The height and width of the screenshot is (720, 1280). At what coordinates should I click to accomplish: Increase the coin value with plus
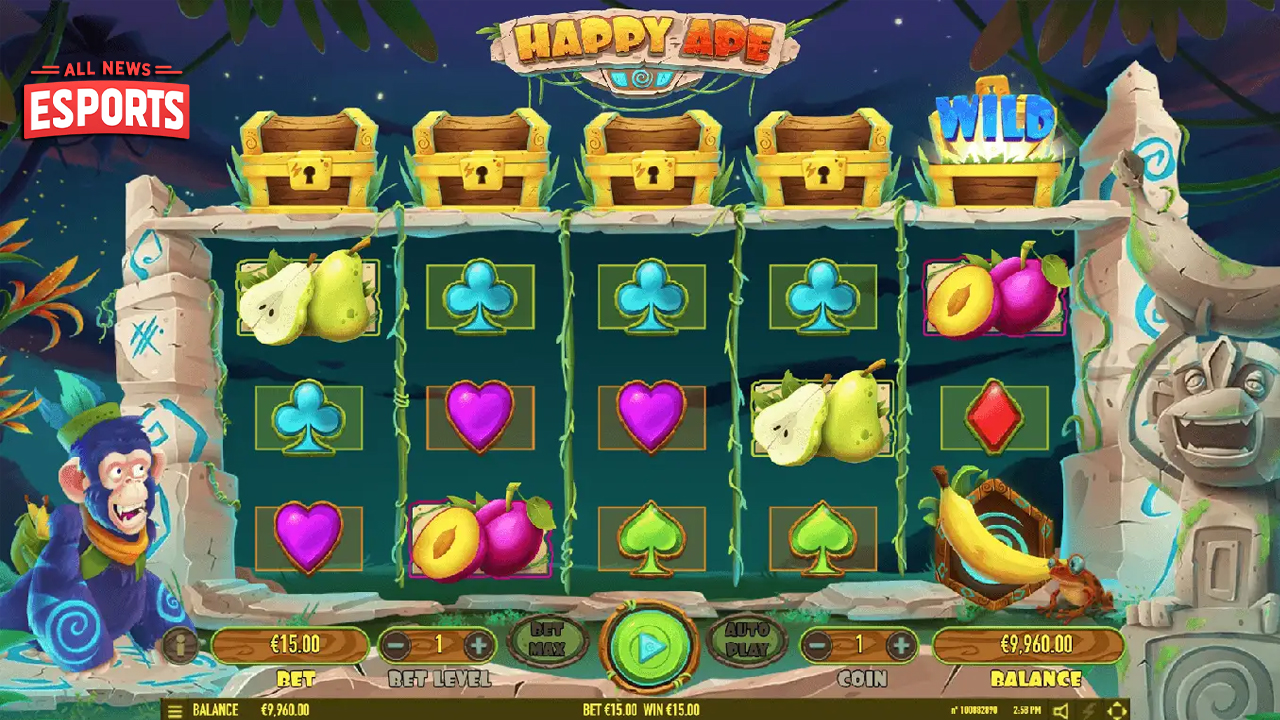coord(900,645)
